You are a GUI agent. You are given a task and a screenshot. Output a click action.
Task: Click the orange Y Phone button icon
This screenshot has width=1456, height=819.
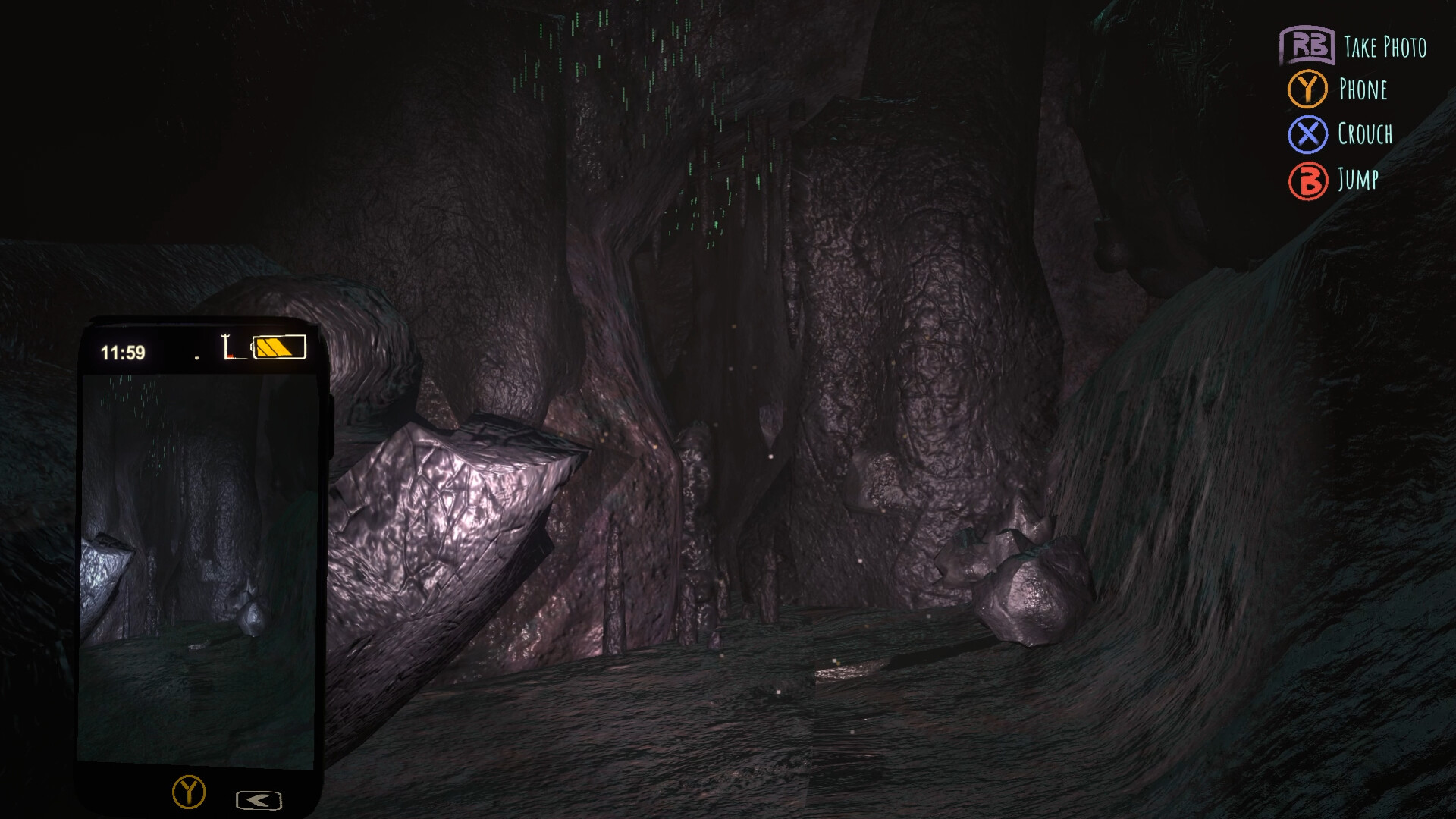point(1306,91)
